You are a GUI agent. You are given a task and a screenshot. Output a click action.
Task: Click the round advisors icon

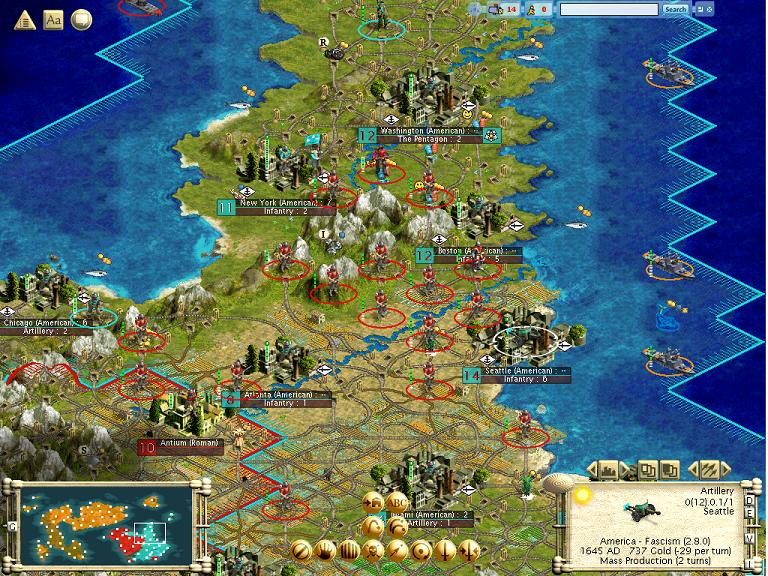click(x=81, y=18)
